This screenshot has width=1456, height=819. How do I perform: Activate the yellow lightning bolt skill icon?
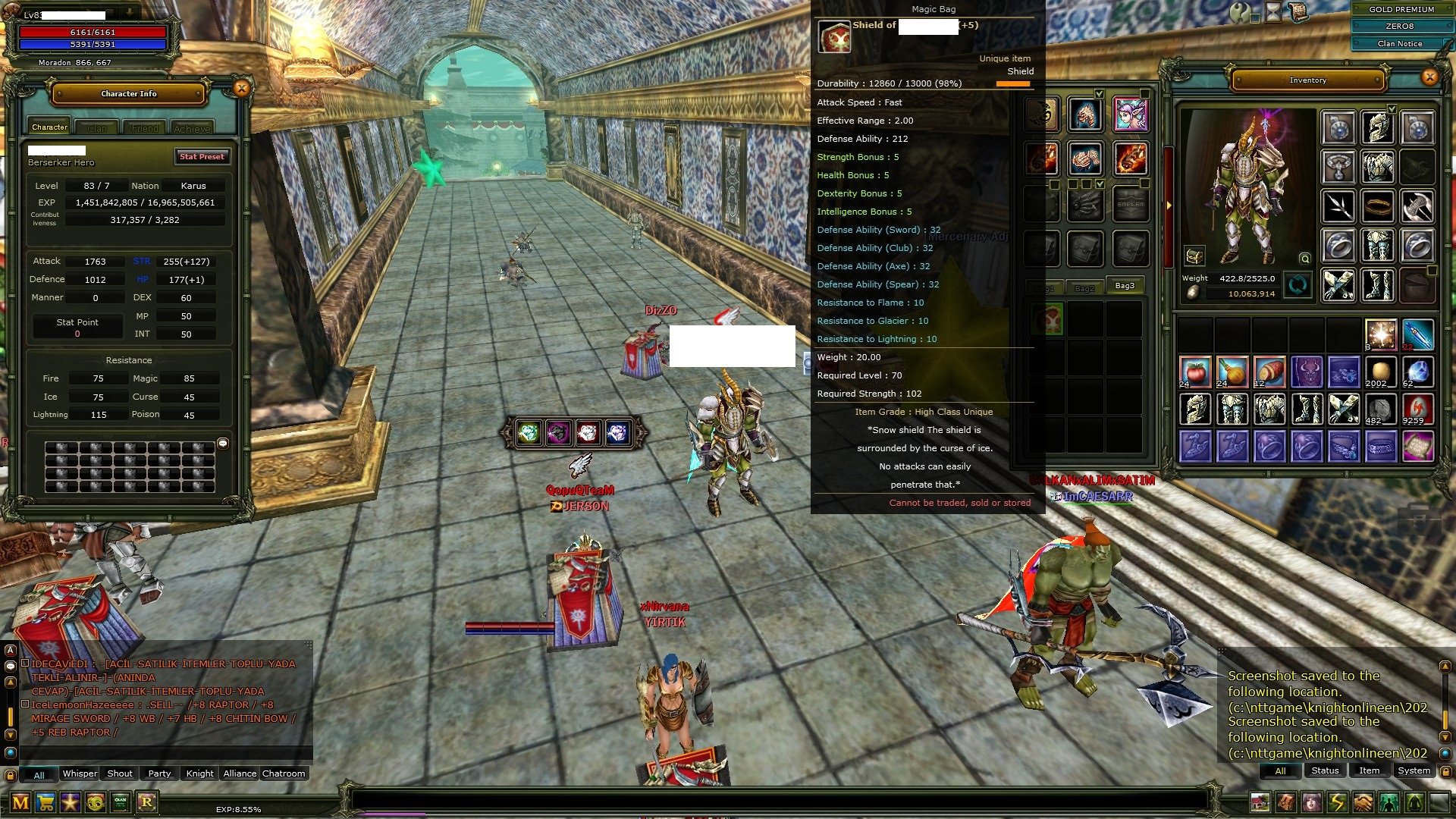coord(1337,802)
